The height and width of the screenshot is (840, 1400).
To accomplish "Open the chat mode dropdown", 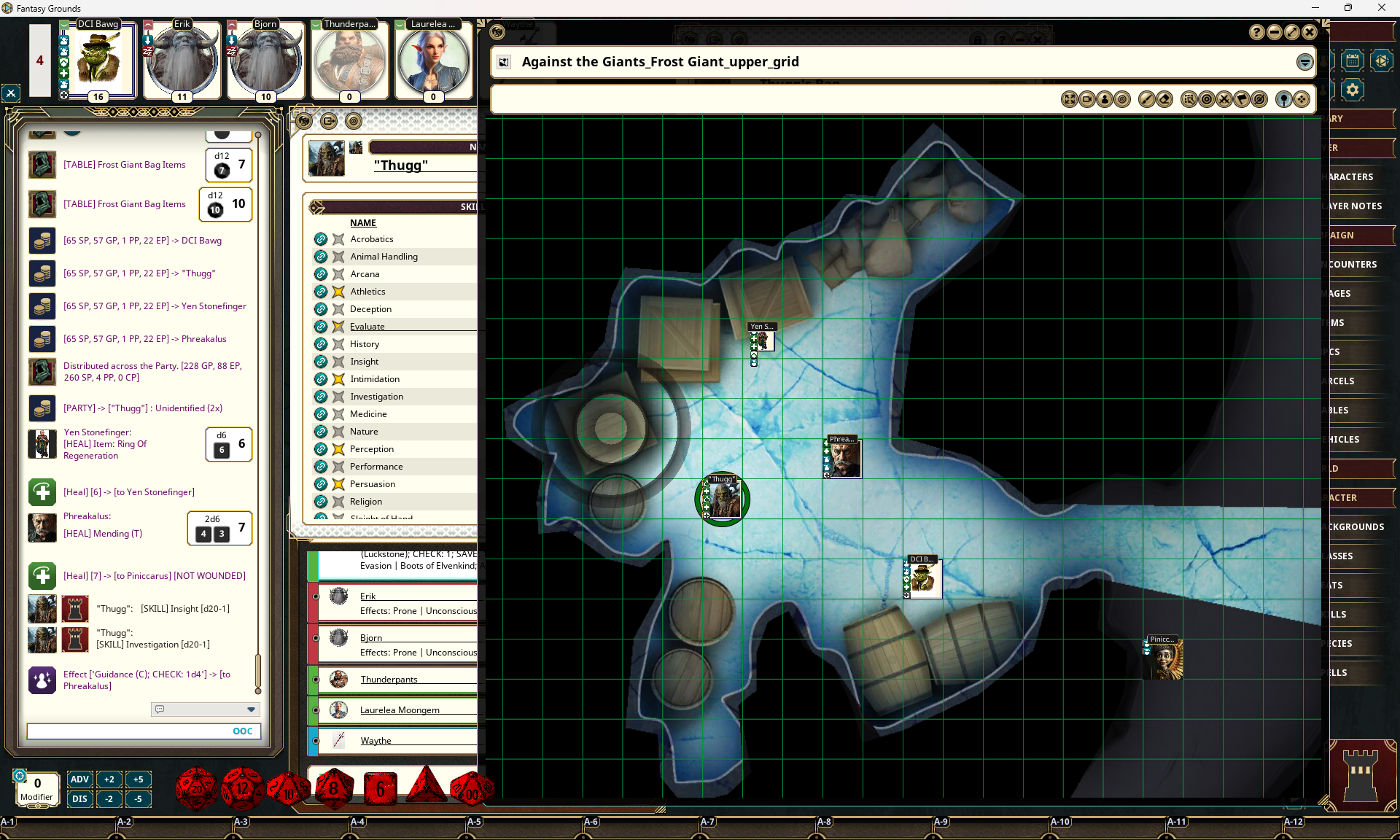I will pyautogui.click(x=251, y=709).
